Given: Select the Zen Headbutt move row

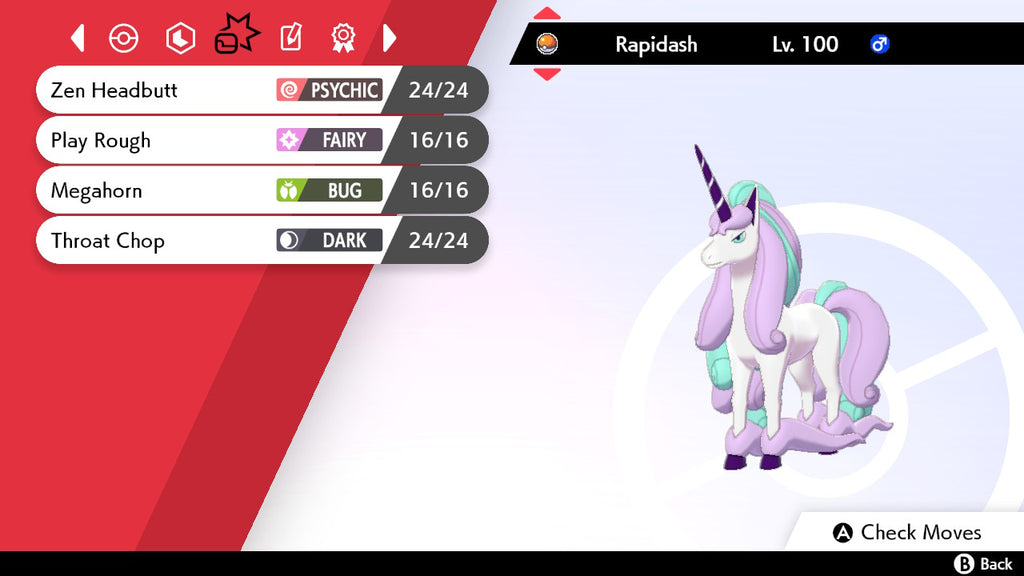Looking at the screenshot, I should coord(260,90).
